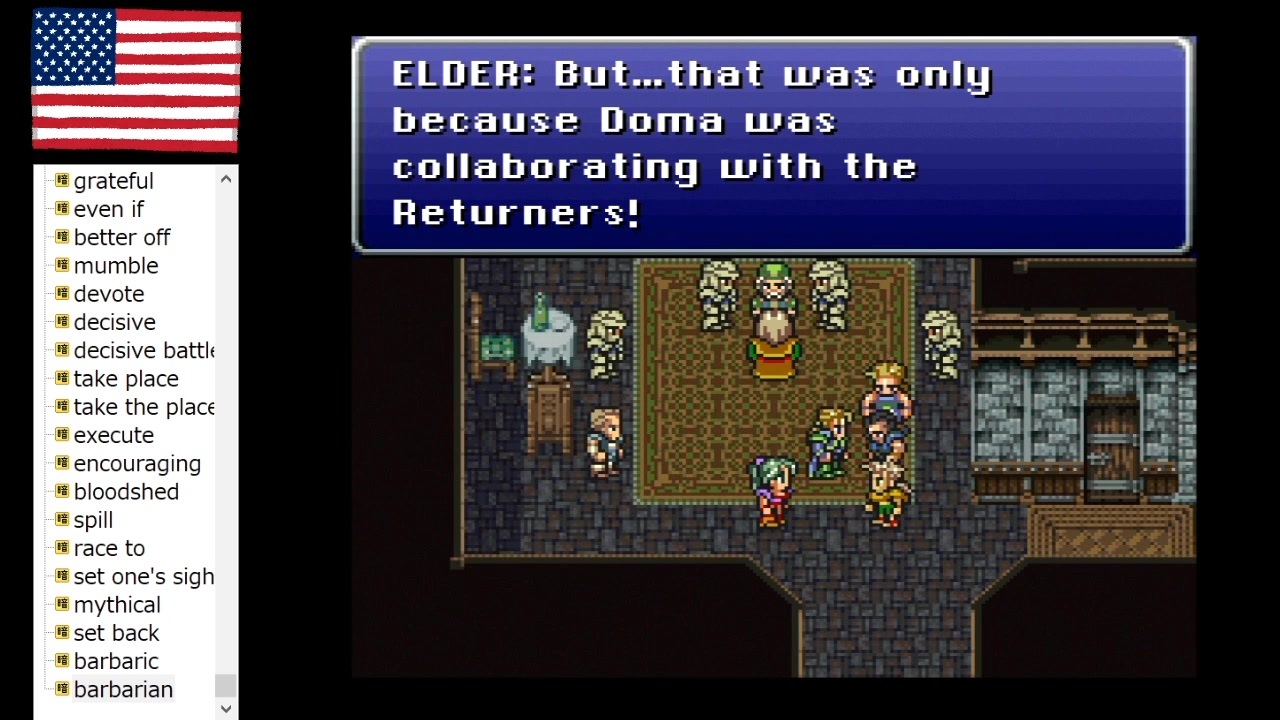This screenshot has width=1280, height=720.
Task: Select "better off" in the list
Action: (122, 237)
